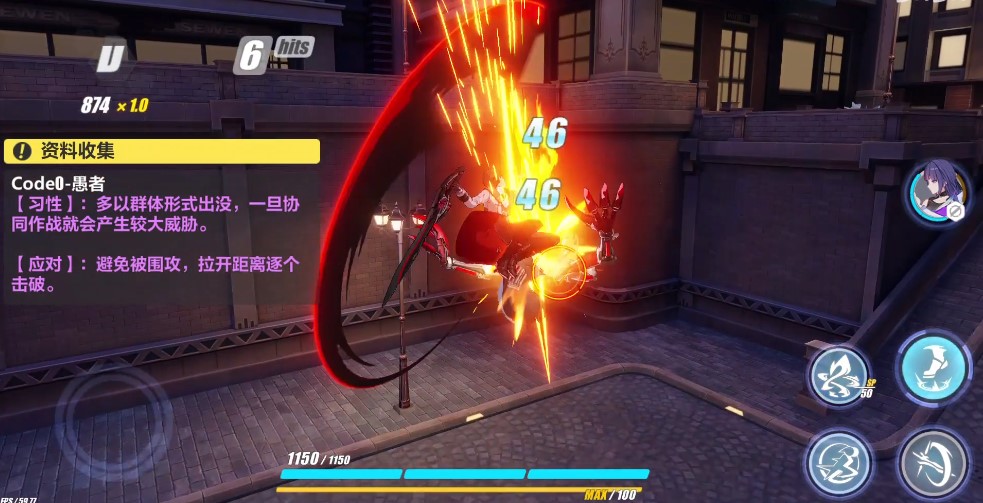
Task: Select the 资料收集 info panel header
Action: pos(162,151)
